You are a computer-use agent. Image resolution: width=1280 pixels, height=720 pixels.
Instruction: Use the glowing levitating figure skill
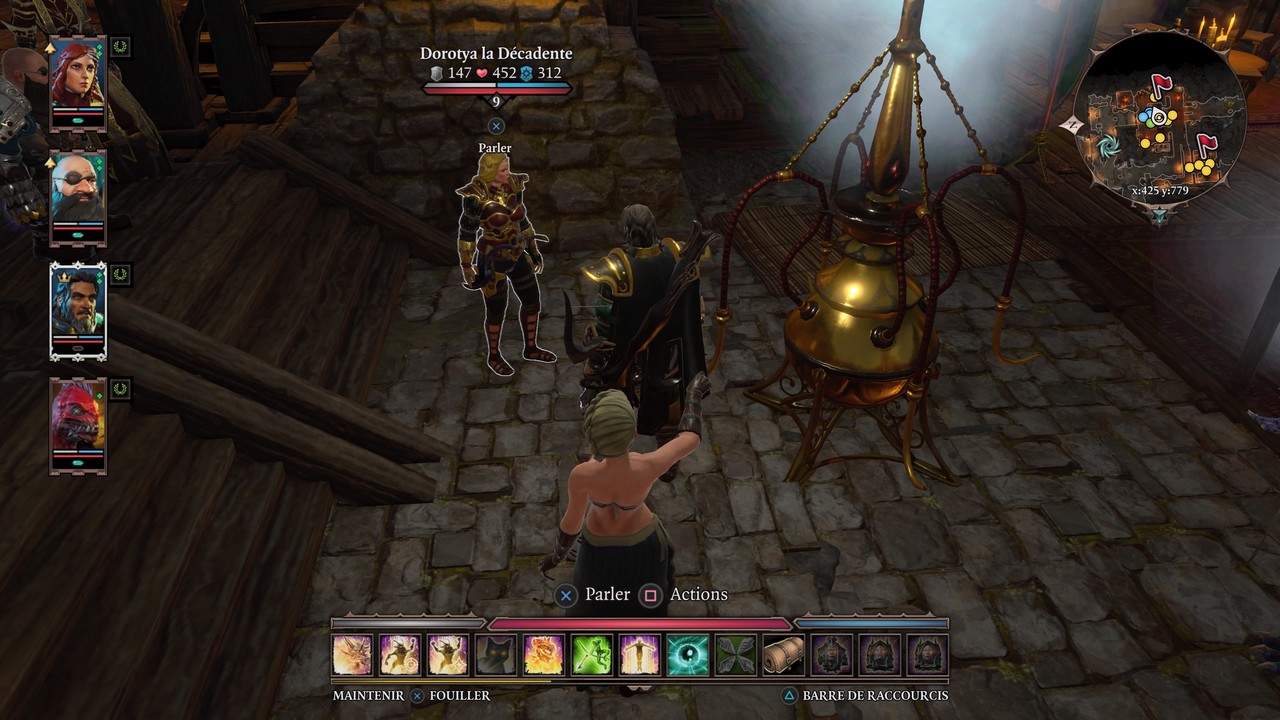tap(640, 655)
